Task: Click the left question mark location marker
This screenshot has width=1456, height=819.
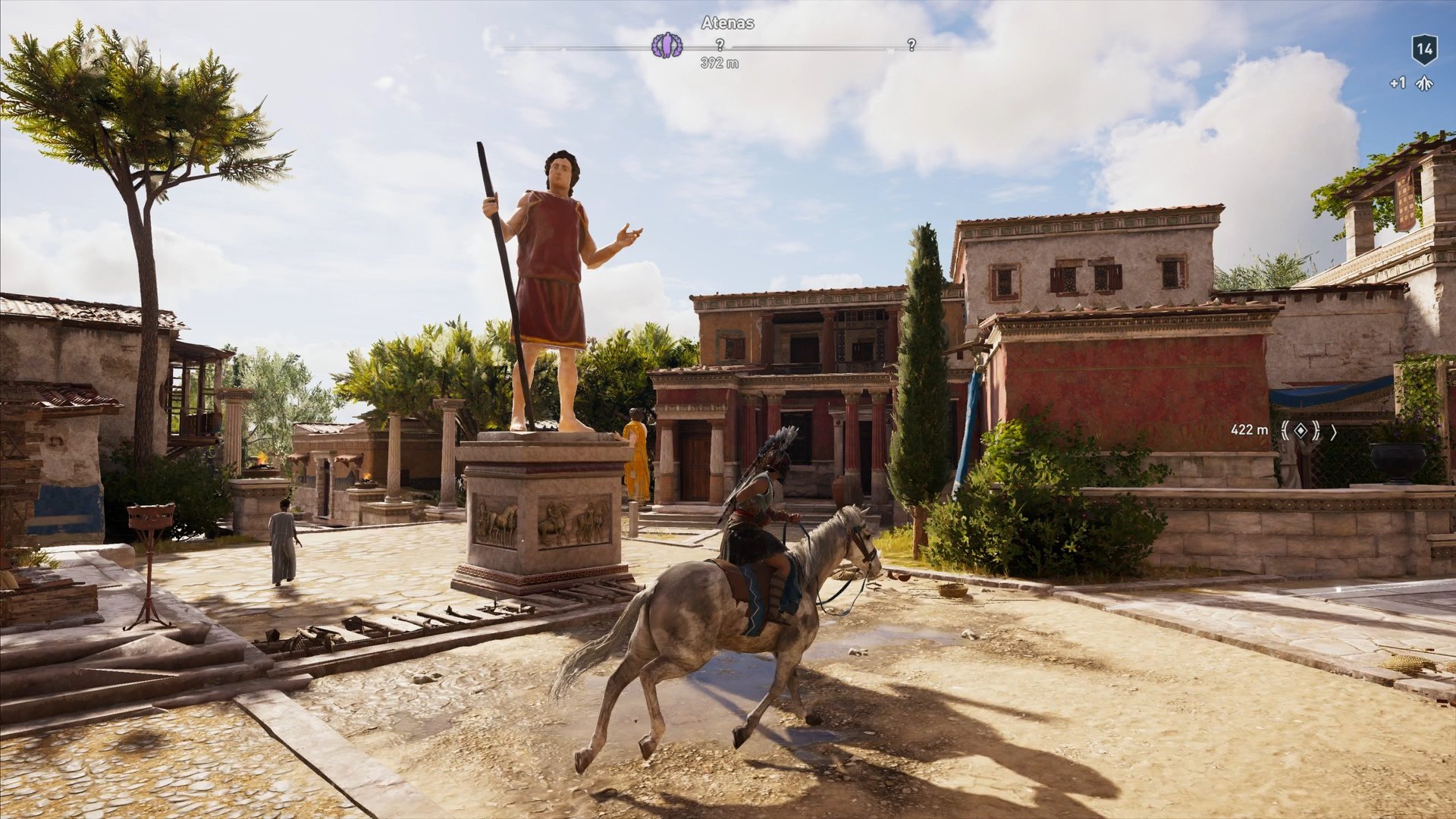Action: pos(719,45)
